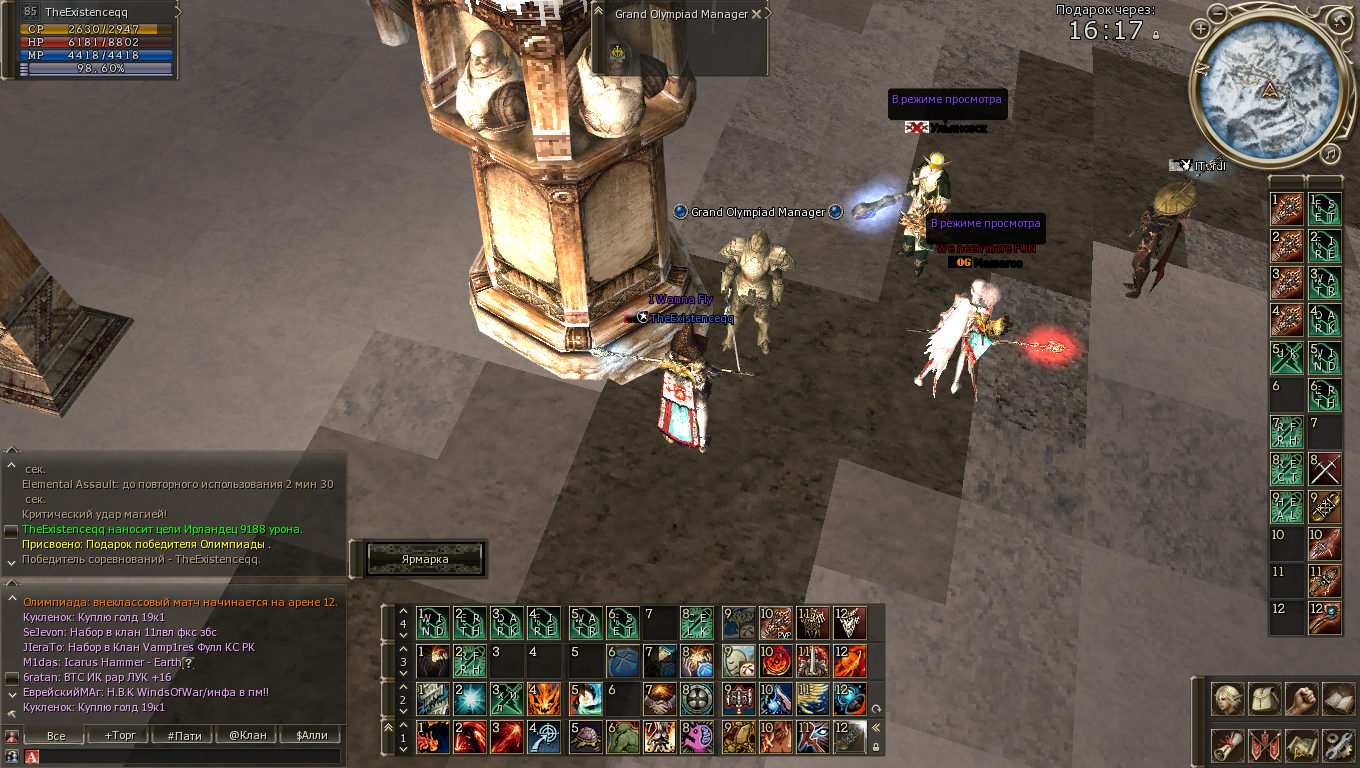
Task: Select the #Пати chat tab
Action: coord(183,736)
